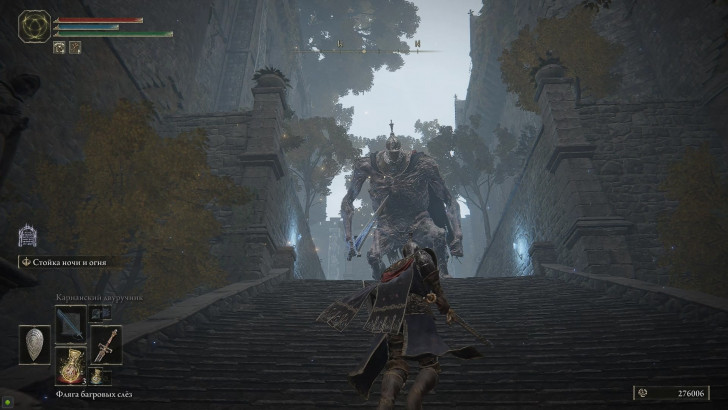Click the great rune emblem icon
The image size is (728, 410).
(x=35, y=26)
